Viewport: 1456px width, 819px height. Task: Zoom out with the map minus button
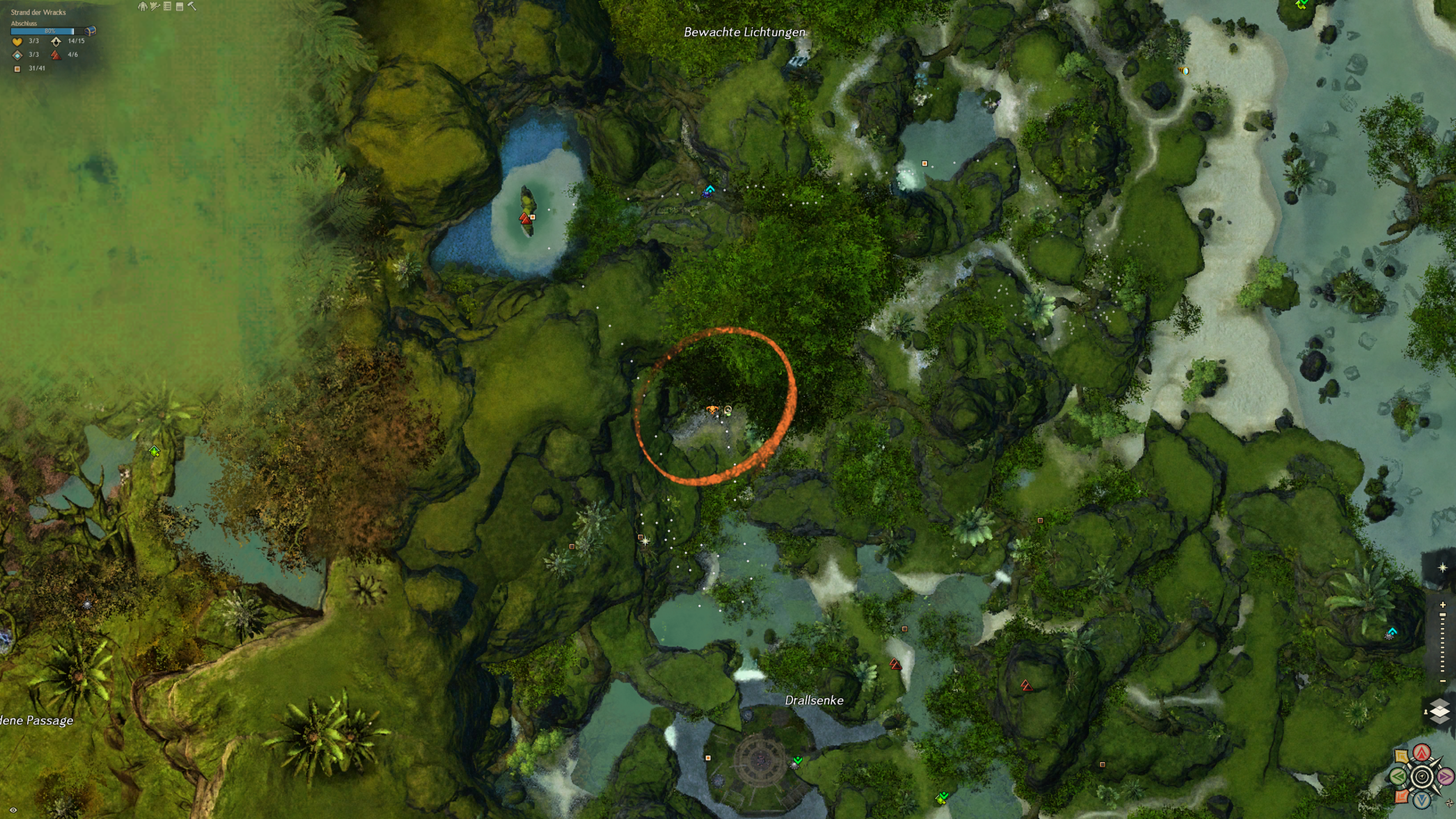coord(1442,681)
